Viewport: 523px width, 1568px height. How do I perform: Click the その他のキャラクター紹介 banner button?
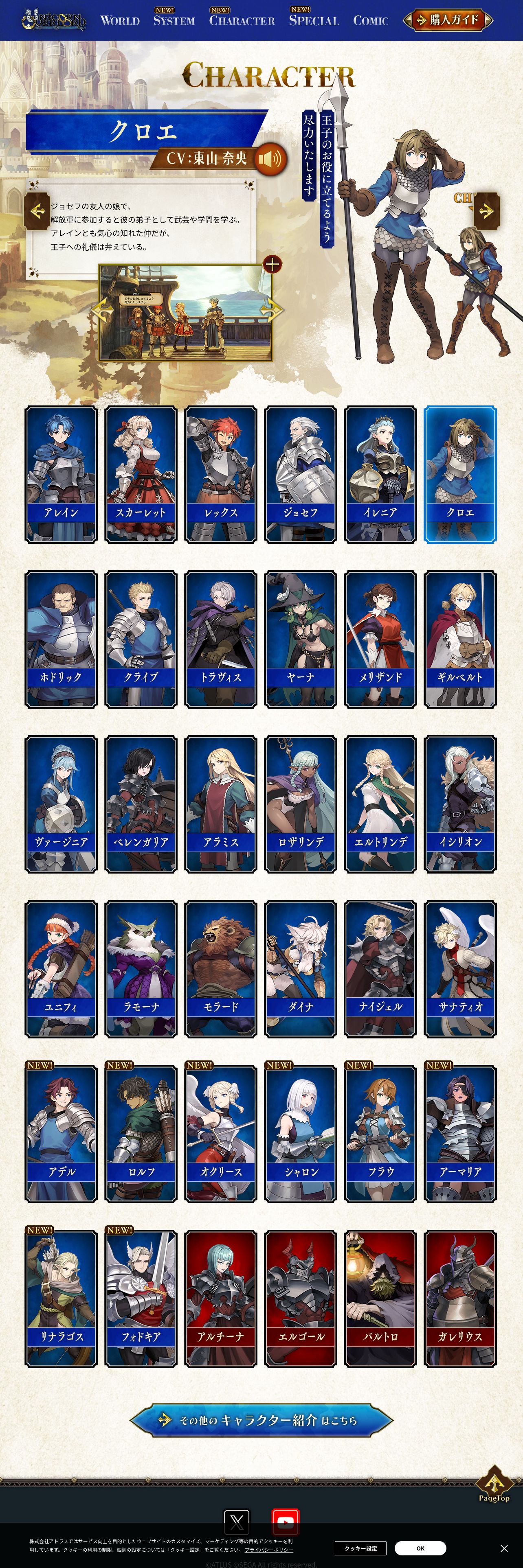(261, 1420)
